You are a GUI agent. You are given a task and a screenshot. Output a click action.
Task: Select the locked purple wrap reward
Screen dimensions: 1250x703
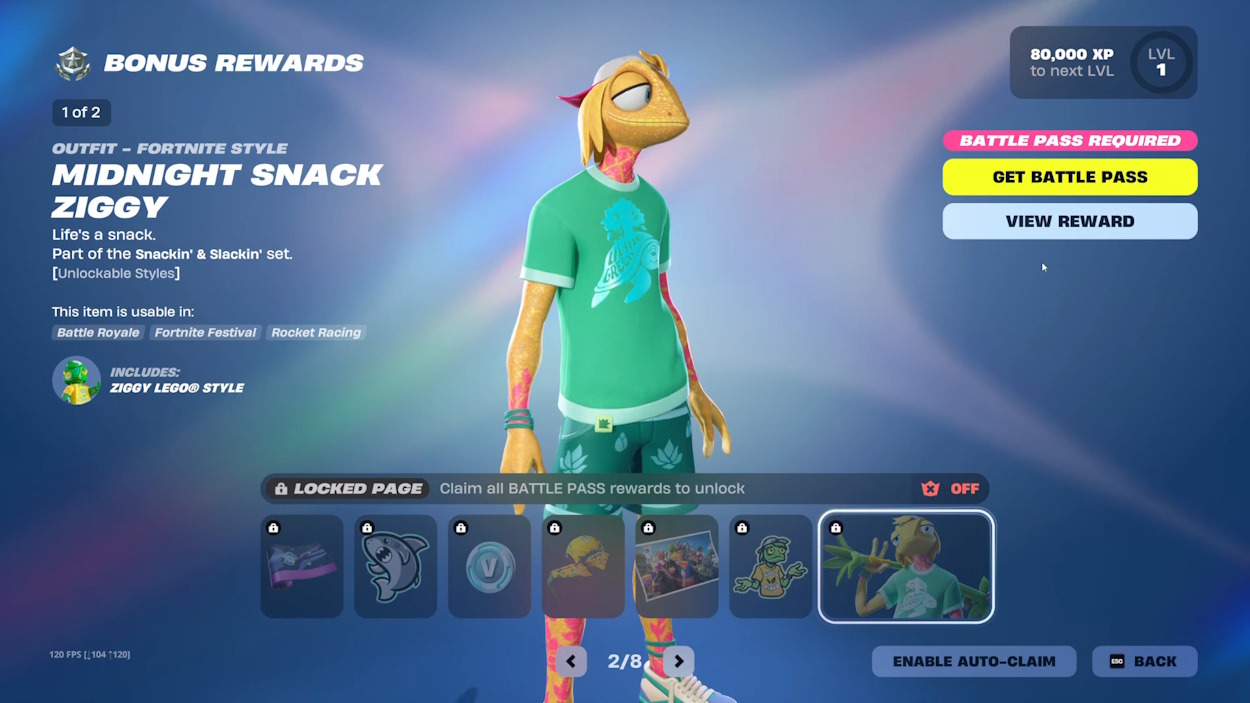[302, 566]
